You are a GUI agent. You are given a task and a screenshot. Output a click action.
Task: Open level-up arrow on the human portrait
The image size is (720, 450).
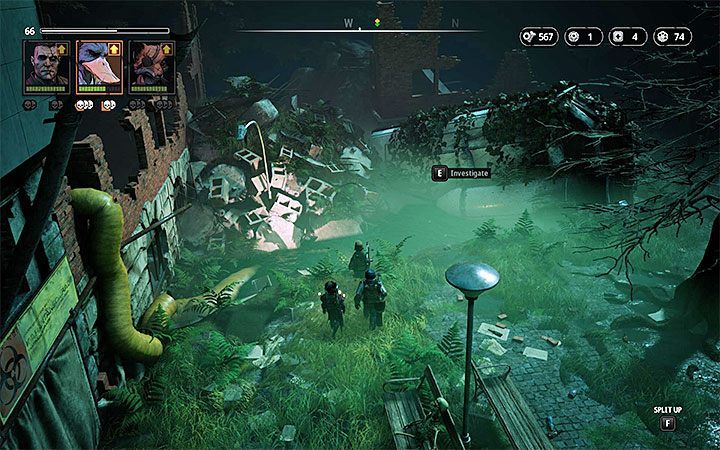(62, 47)
